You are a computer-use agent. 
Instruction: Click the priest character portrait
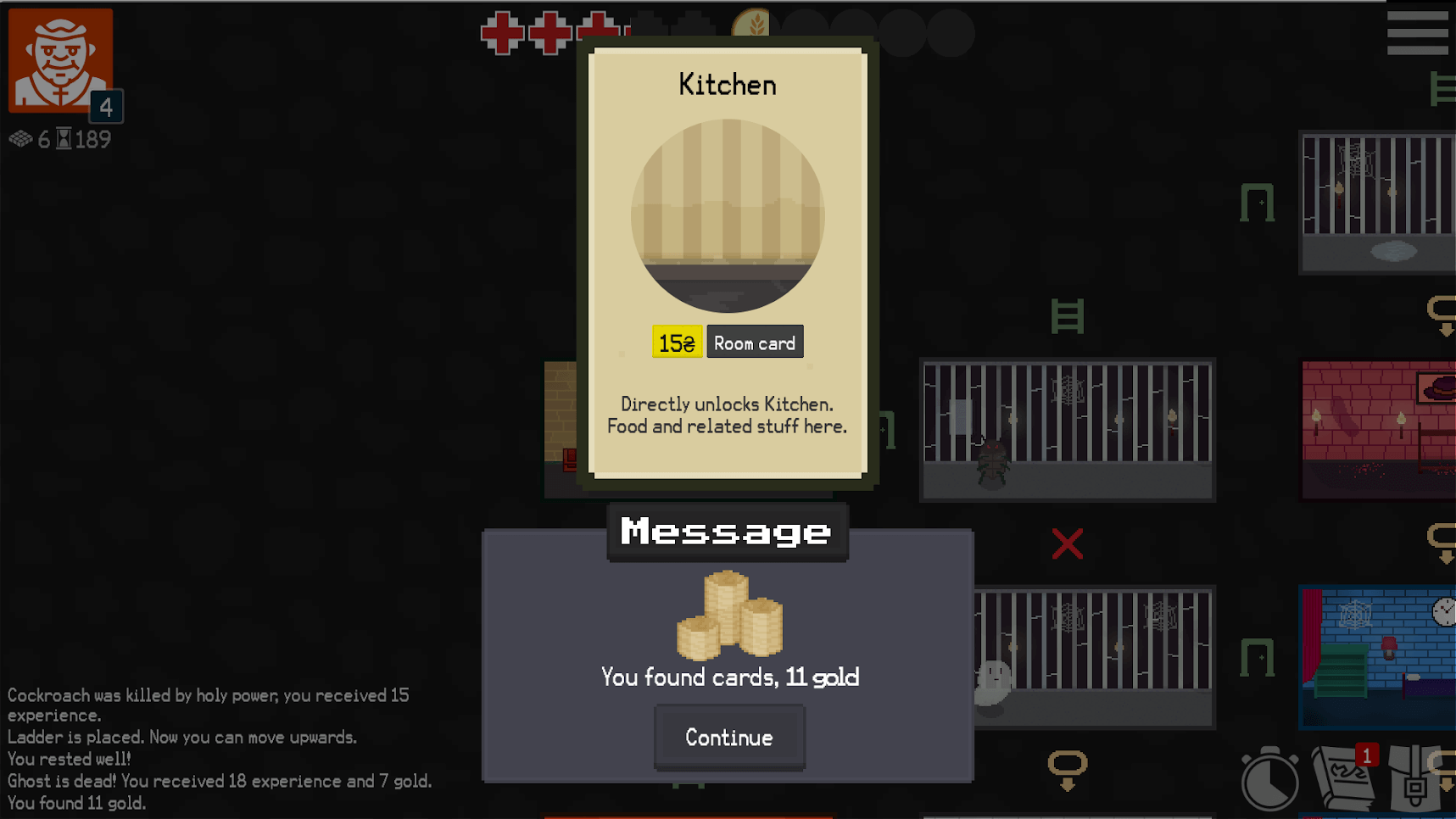59,59
